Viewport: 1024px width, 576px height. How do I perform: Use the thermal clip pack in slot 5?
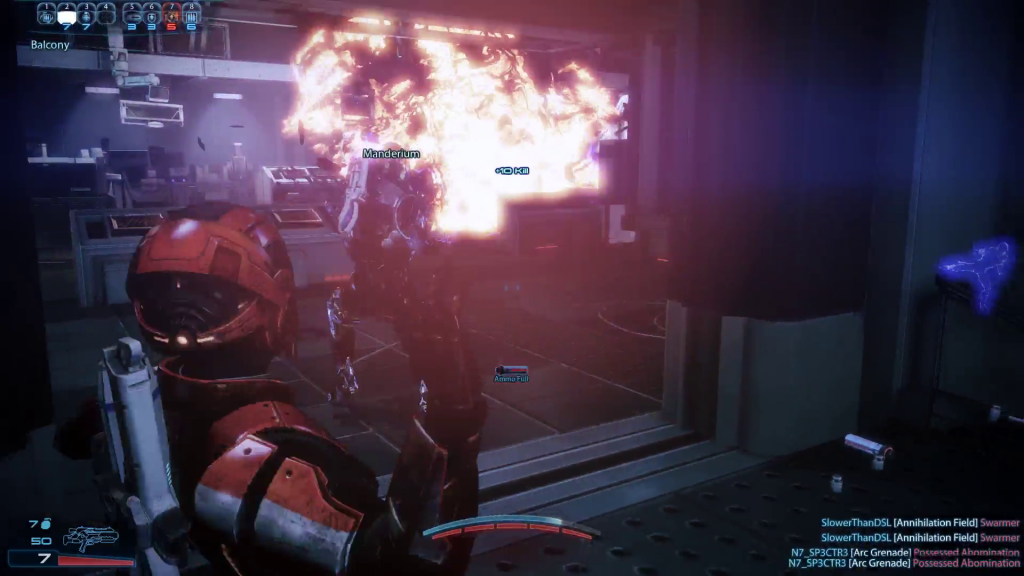[x=133, y=15]
